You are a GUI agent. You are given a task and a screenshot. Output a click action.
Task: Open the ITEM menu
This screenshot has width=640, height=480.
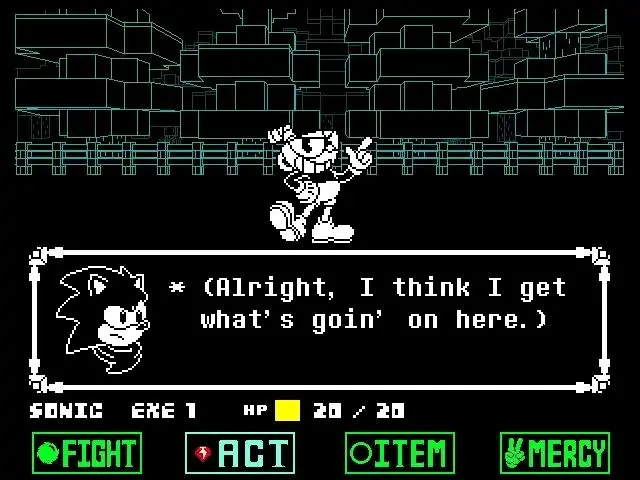(399, 453)
